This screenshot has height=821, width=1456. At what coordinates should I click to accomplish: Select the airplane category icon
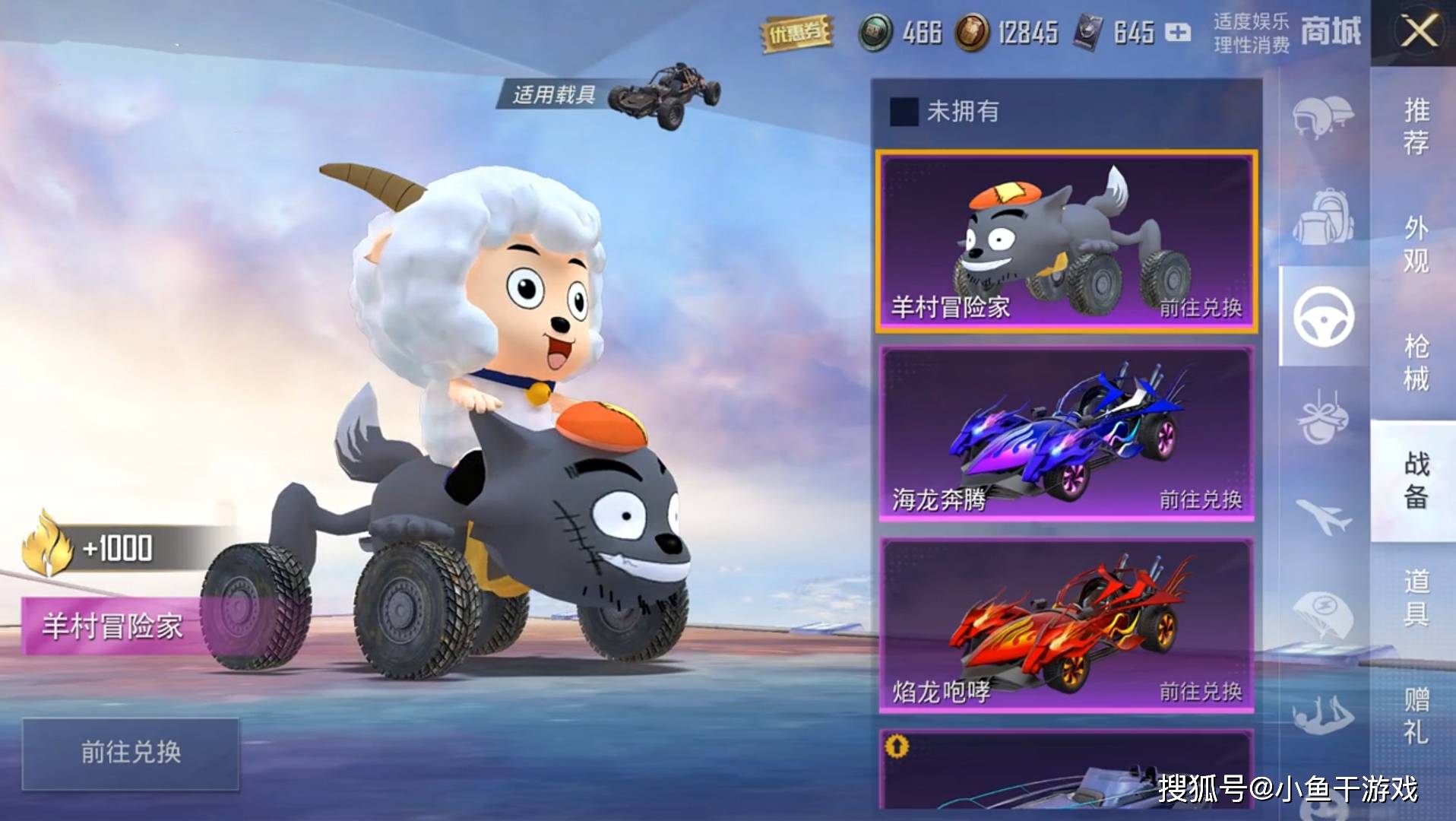[1322, 515]
